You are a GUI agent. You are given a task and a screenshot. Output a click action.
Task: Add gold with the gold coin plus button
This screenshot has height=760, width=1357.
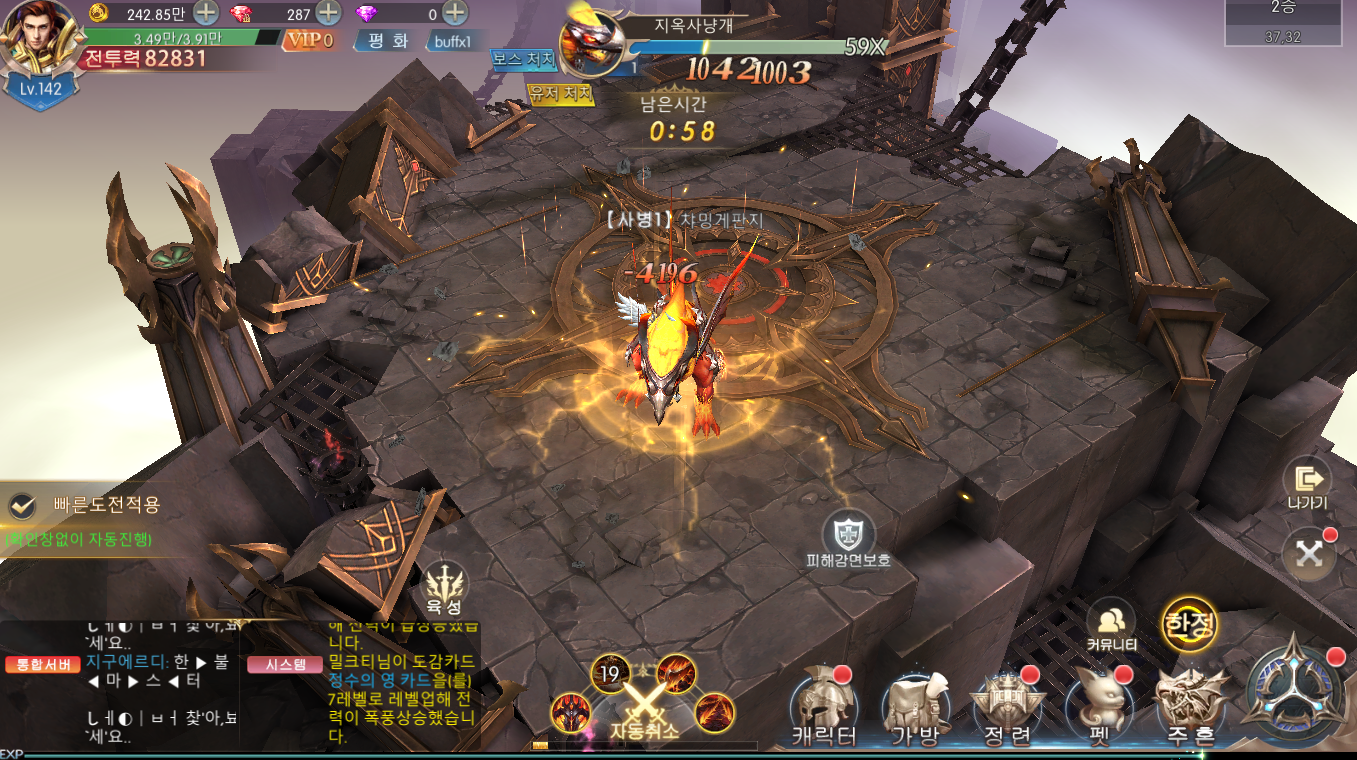tap(206, 13)
